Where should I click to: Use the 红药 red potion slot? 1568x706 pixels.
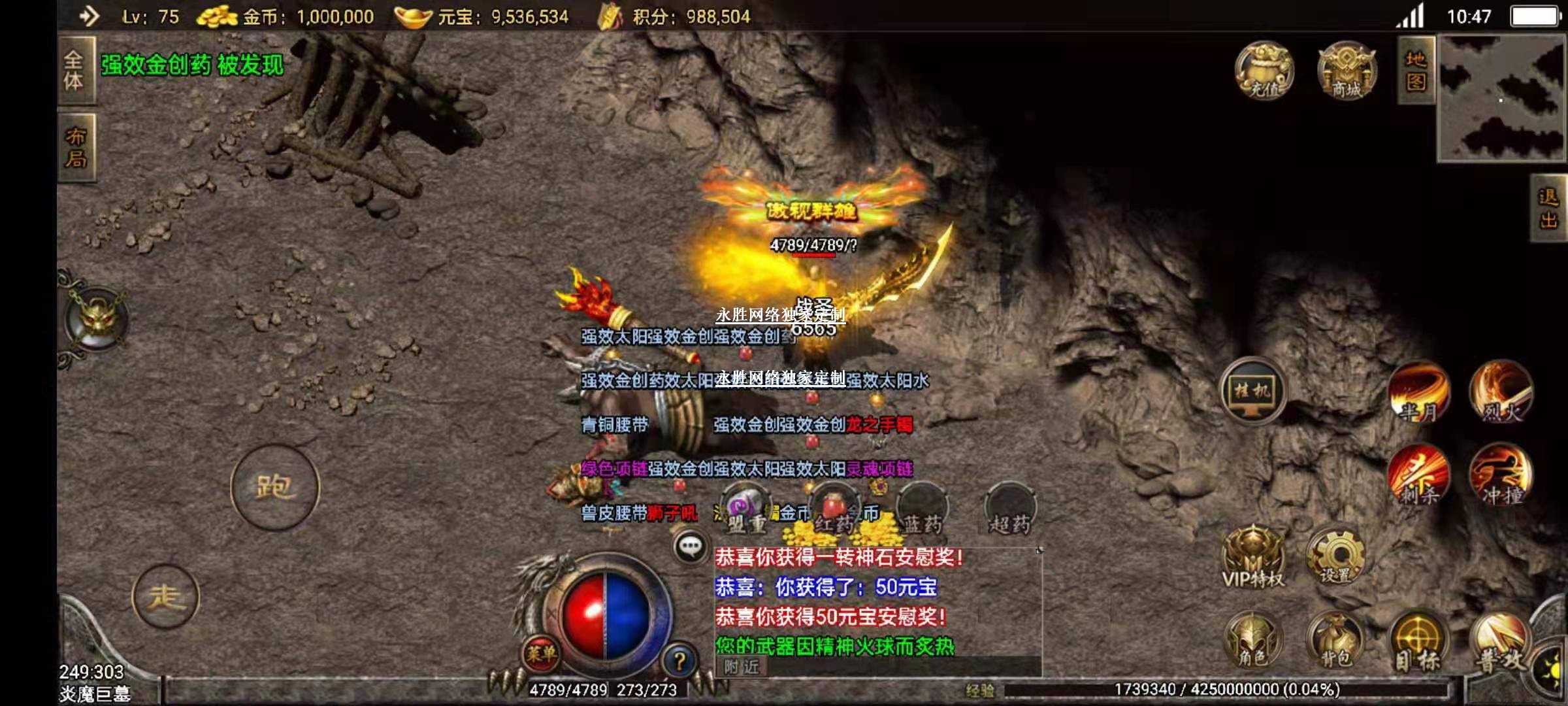point(833,510)
